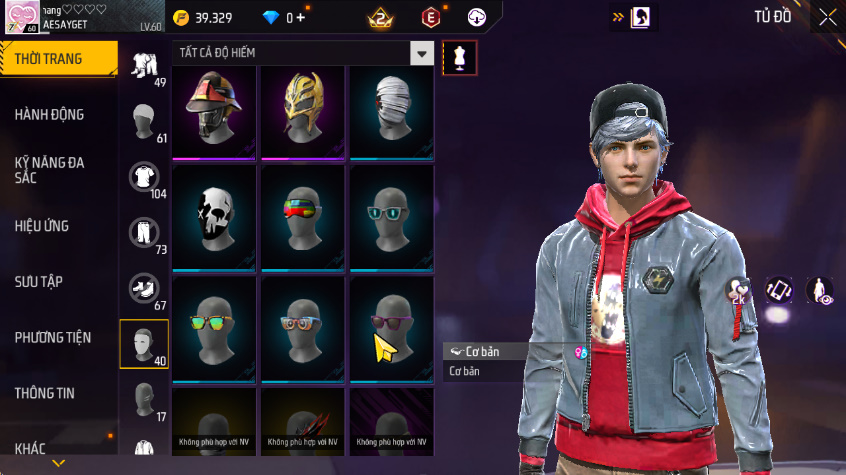846x475 pixels.
Task: Close the Tủ Đồ wardrobe screen
Action: [828, 16]
